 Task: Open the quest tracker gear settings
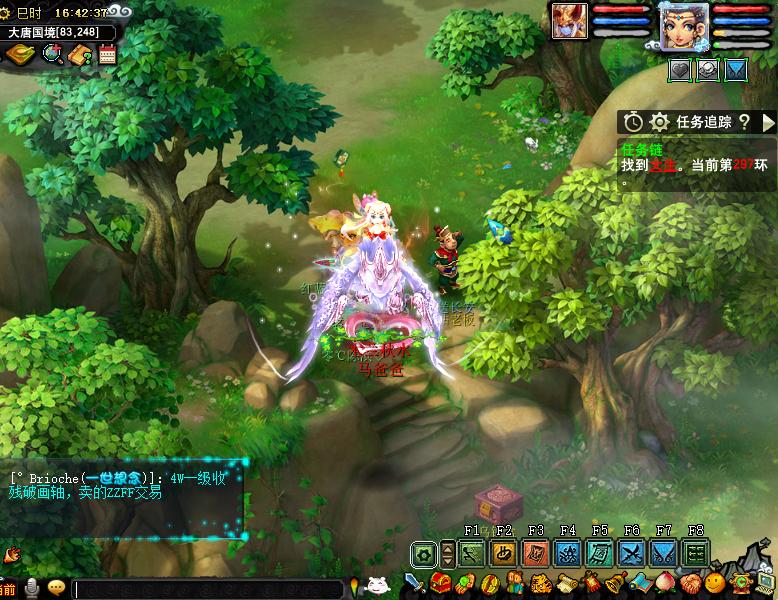(659, 122)
